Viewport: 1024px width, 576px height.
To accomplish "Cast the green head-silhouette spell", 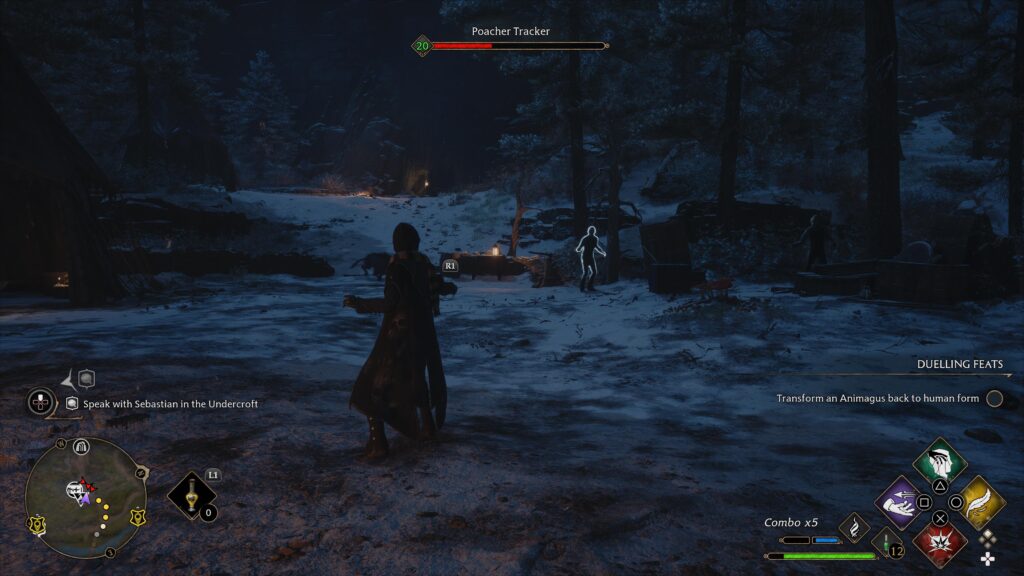I will 940,461.
